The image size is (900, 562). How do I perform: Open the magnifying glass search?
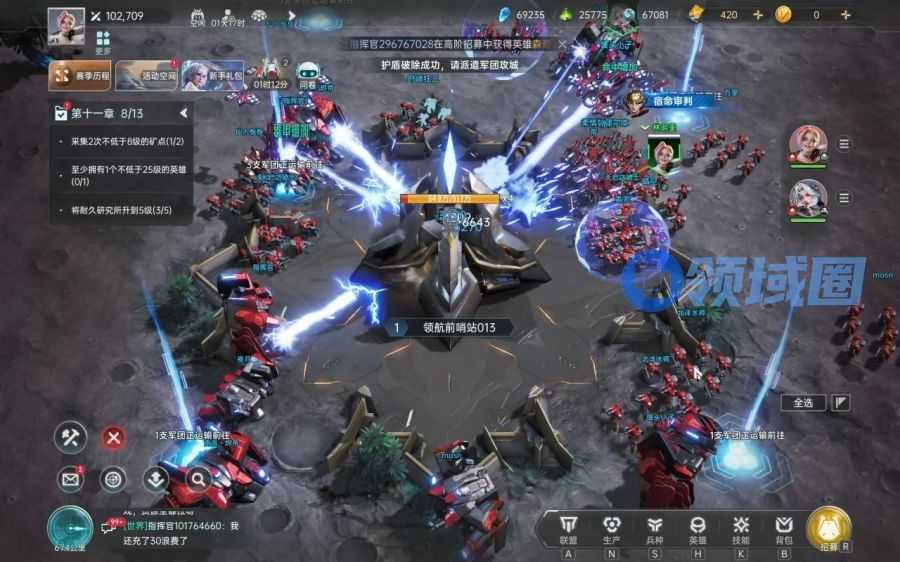pos(197,479)
